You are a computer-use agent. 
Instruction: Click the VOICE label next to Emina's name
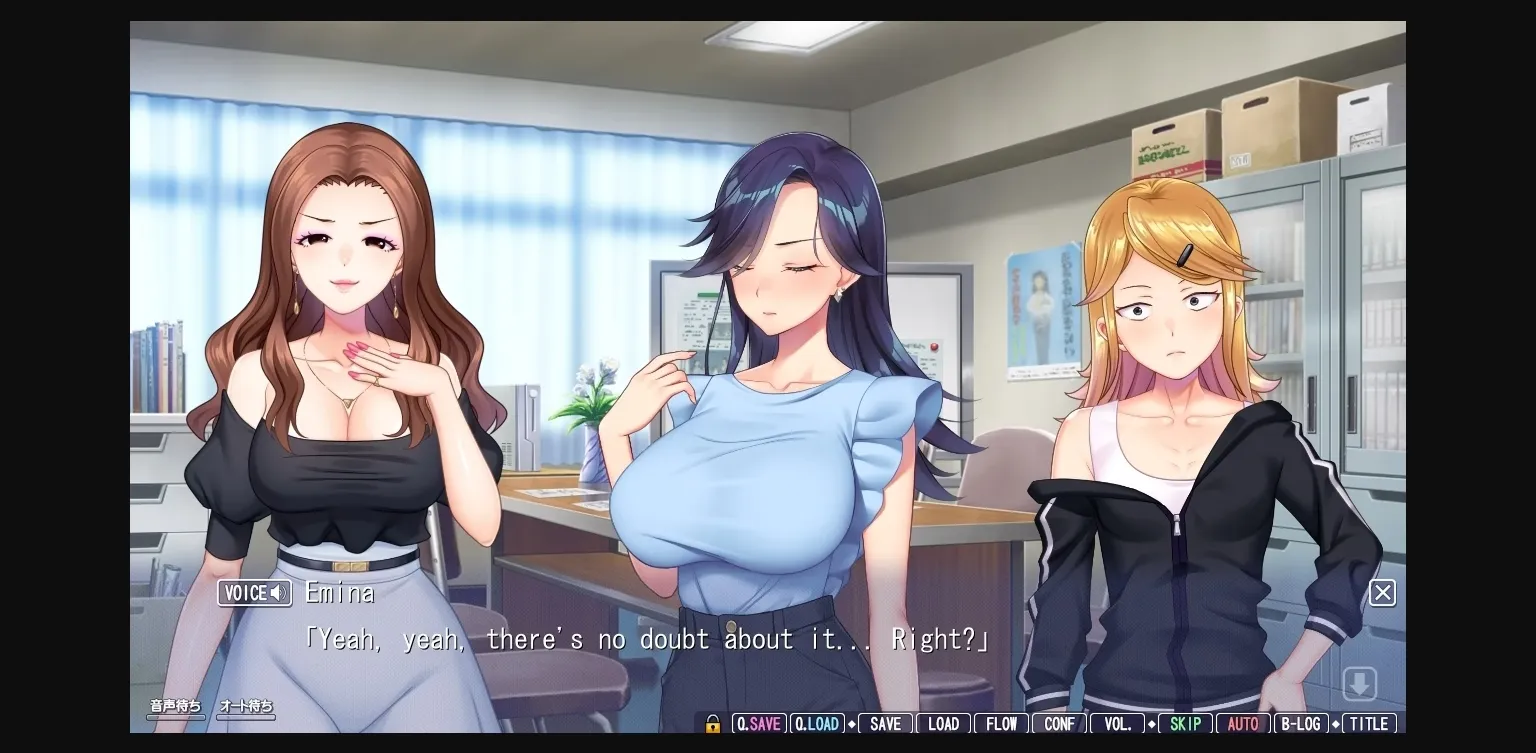pyautogui.click(x=245, y=592)
